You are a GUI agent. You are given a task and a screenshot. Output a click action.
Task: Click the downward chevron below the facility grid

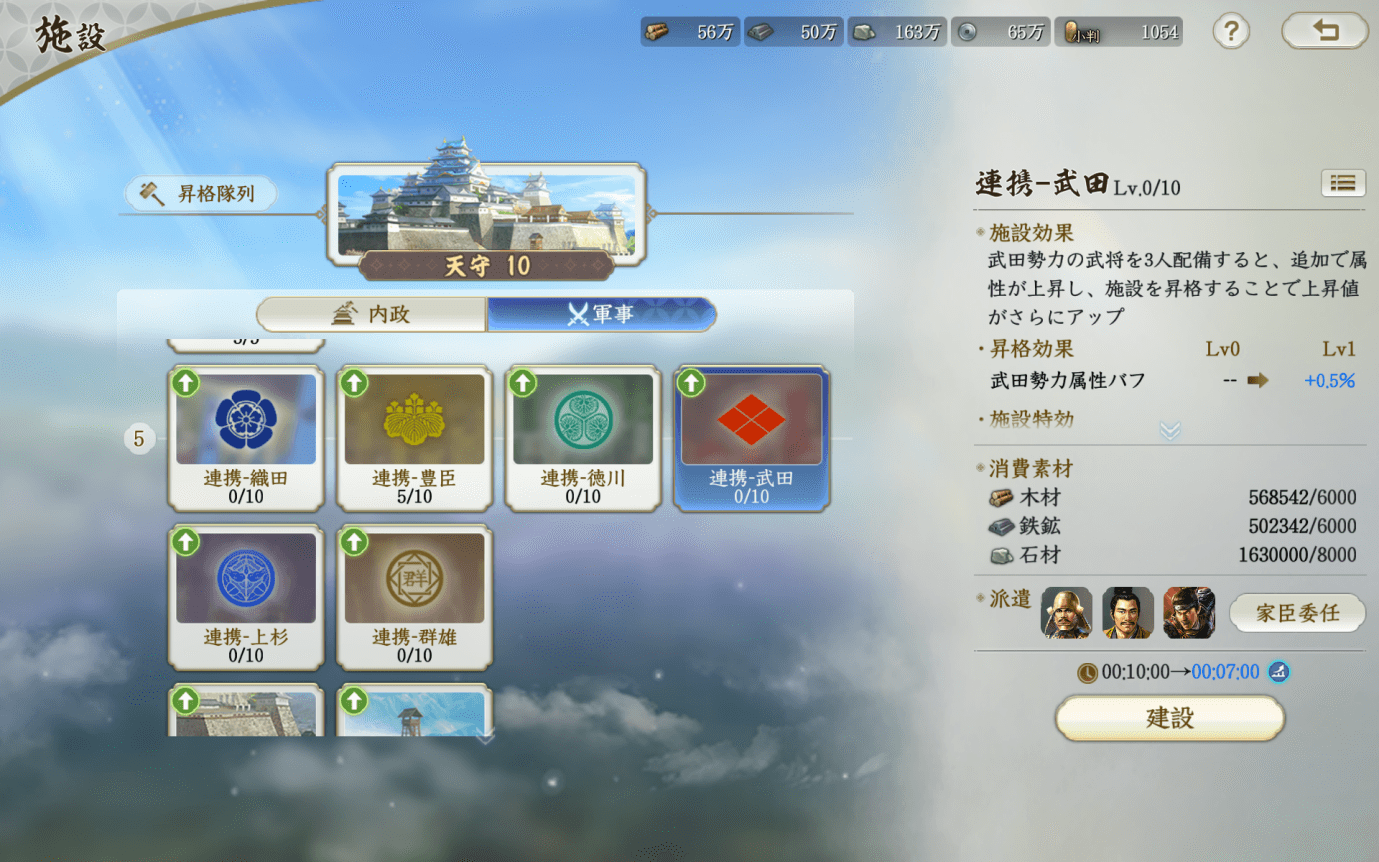tap(486, 736)
